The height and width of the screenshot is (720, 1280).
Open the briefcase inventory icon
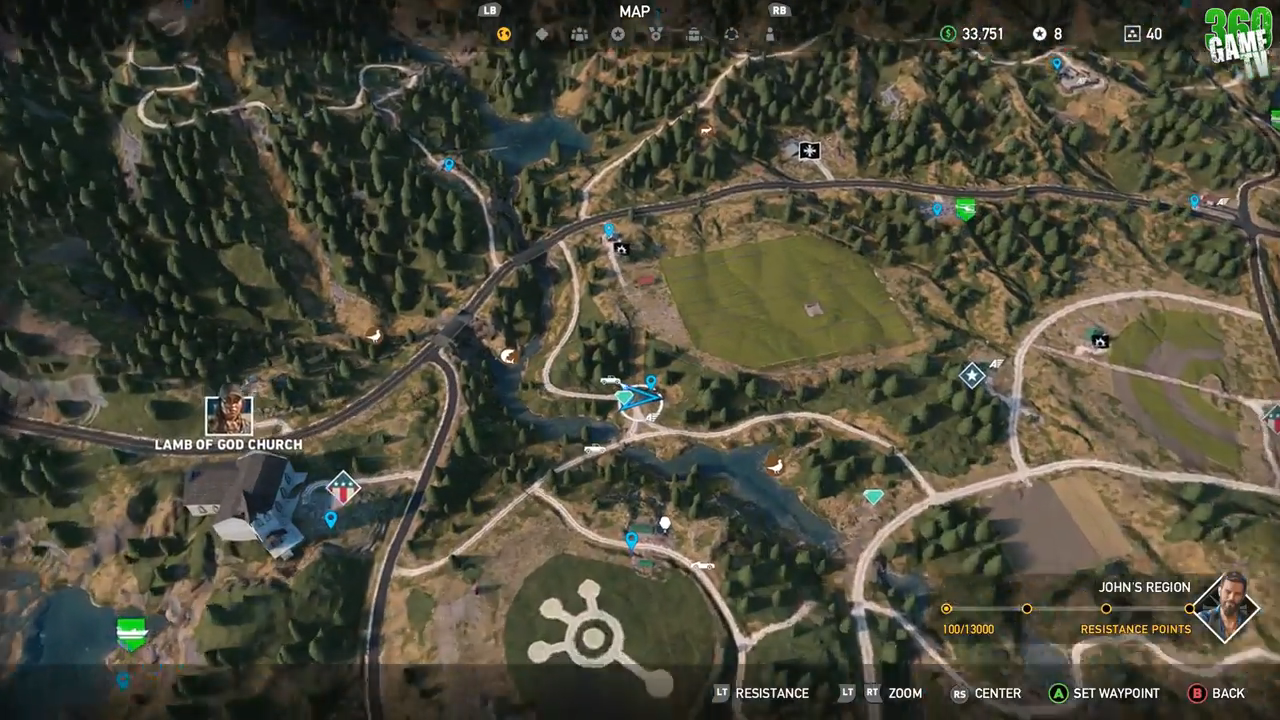[693, 33]
